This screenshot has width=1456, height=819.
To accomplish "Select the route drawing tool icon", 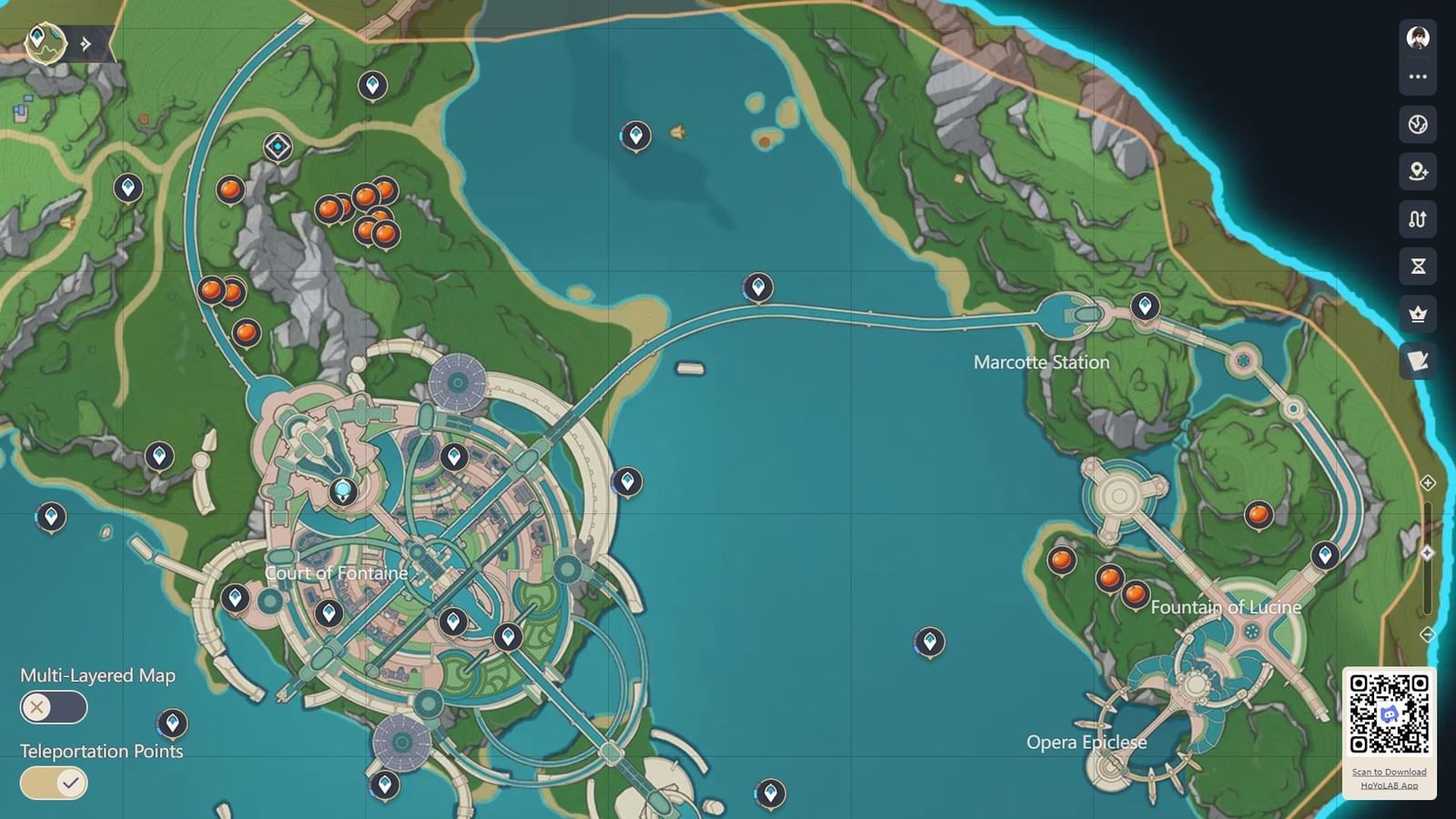I will (x=1417, y=219).
